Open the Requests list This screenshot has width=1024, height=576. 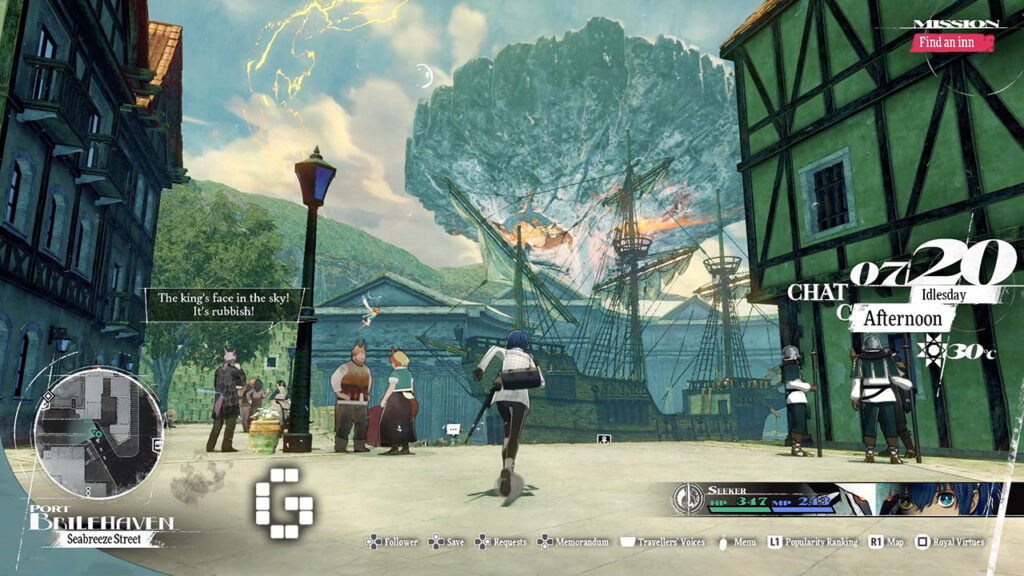point(500,542)
